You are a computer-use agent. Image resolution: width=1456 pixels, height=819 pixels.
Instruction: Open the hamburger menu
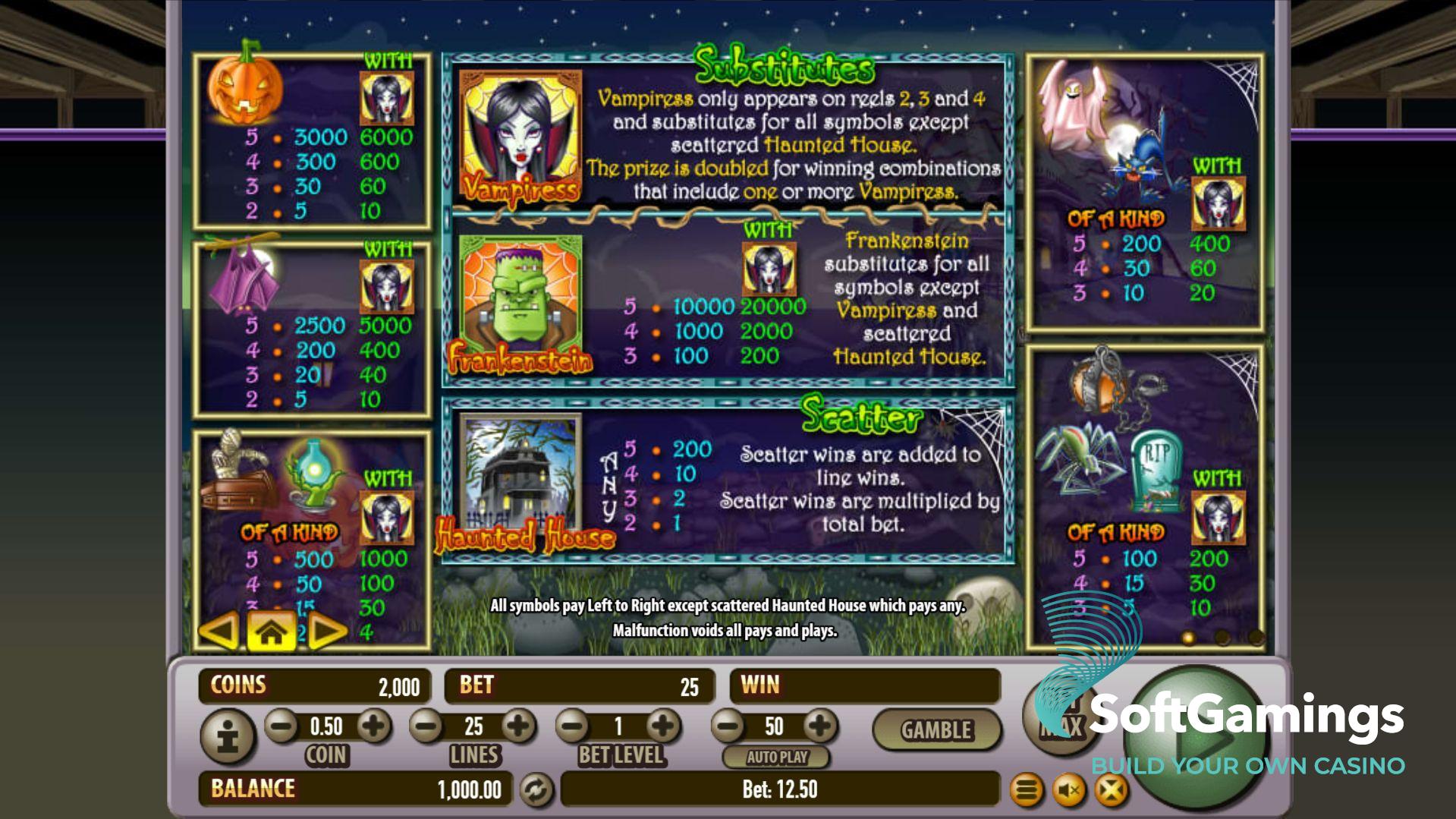pyautogui.click(x=1027, y=791)
